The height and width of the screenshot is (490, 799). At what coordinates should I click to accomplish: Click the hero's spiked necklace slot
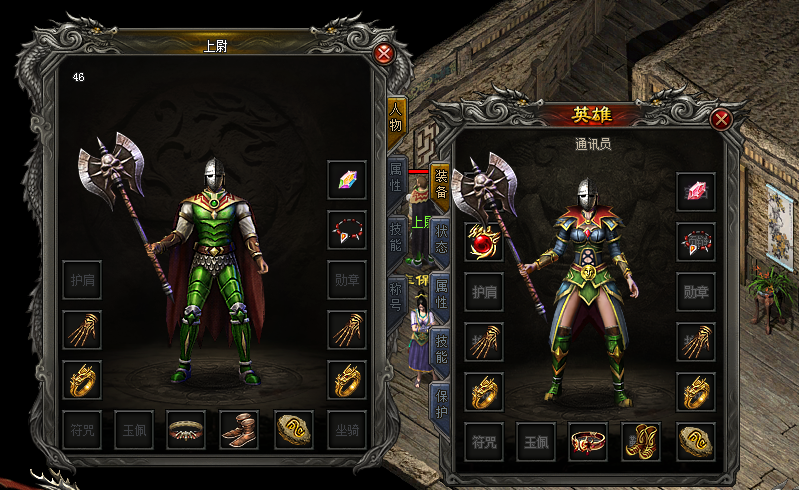tap(696, 242)
